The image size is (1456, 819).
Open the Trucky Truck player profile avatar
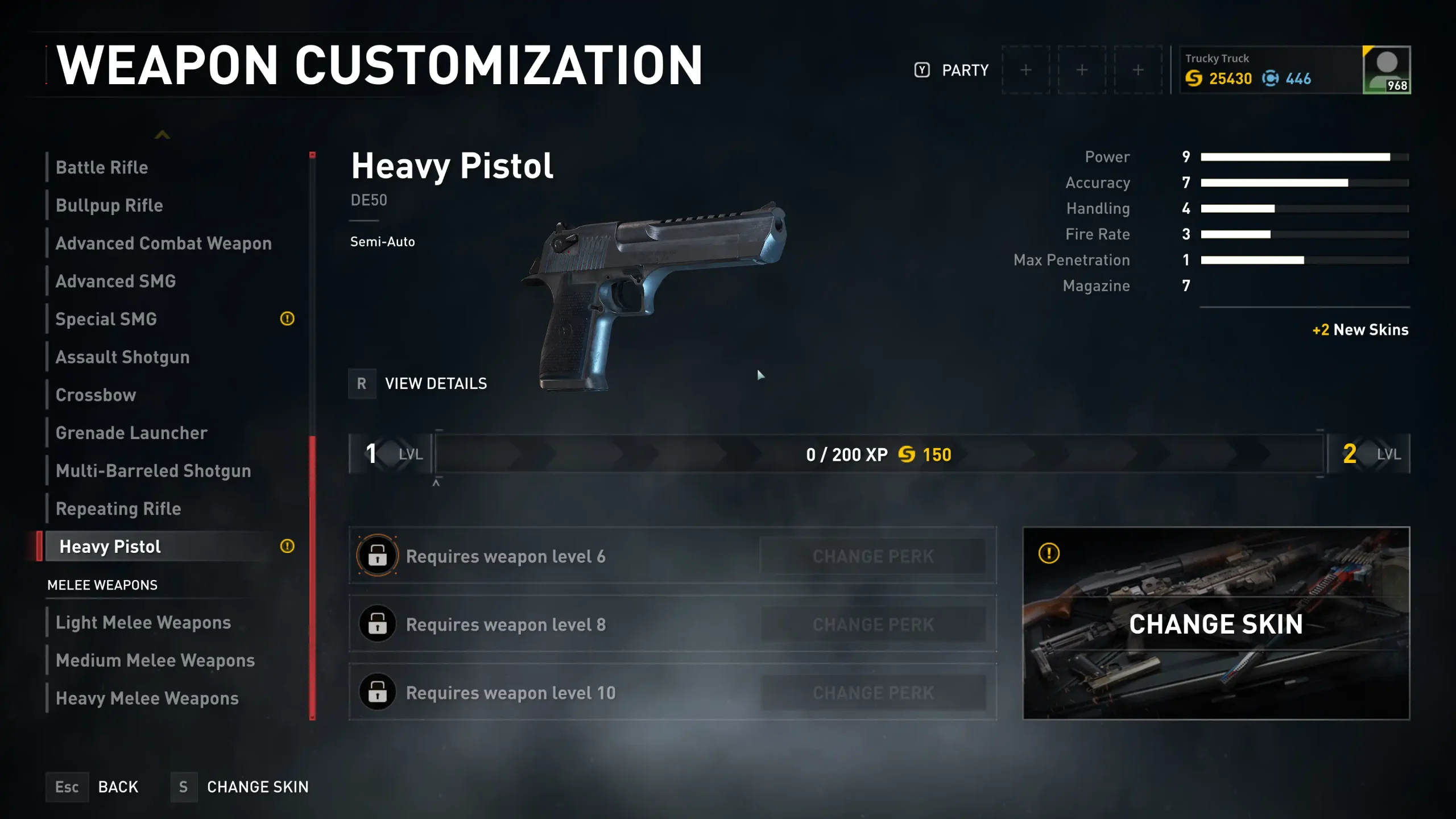click(1386, 70)
